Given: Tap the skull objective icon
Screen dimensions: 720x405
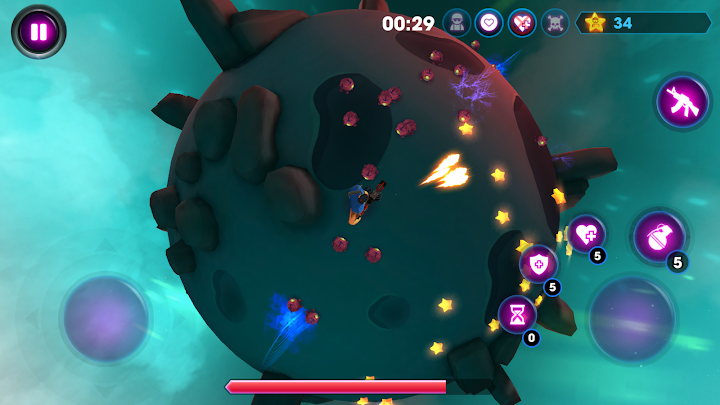Looking at the screenshot, I should click(x=555, y=22).
